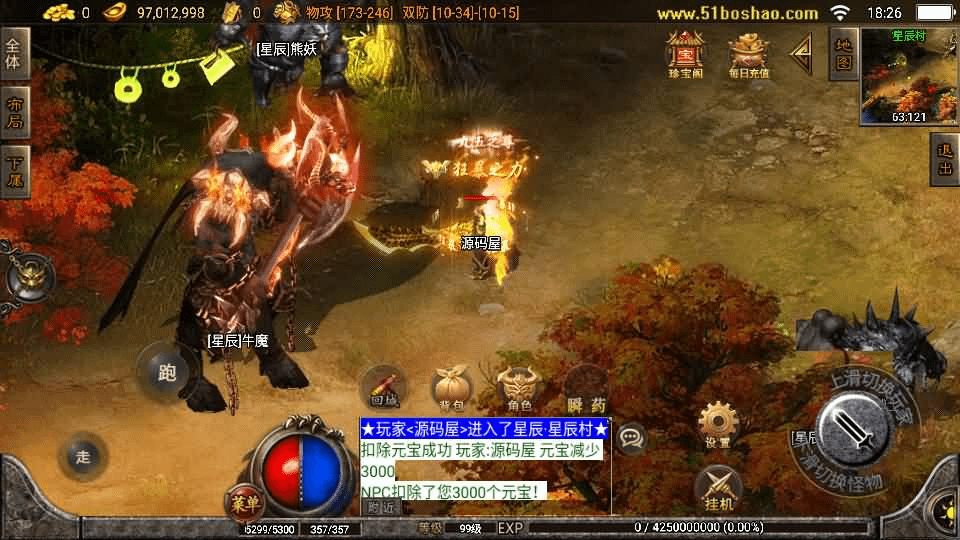This screenshot has height=540, width=960.
Task: Open the 角色 character sheet
Action: point(519,388)
